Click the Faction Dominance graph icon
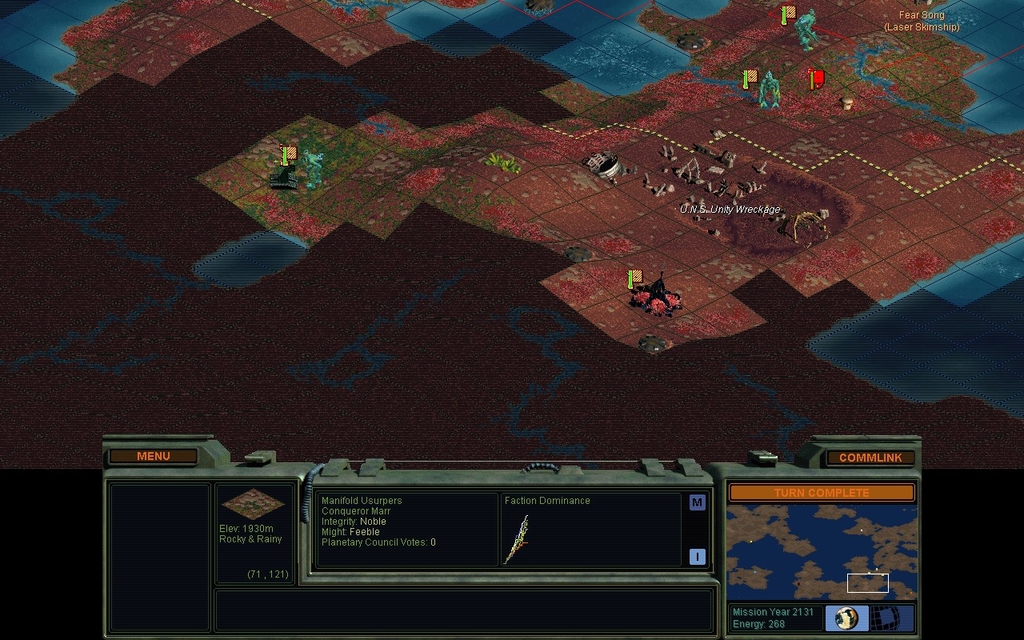This screenshot has width=1024, height=640. pos(518,539)
